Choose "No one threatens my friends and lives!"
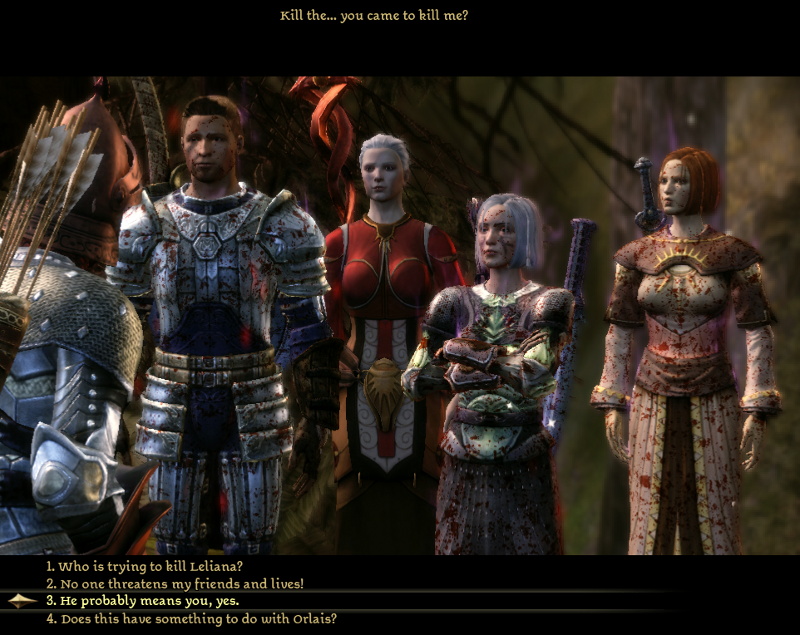800x635 pixels. (x=174, y=583)
